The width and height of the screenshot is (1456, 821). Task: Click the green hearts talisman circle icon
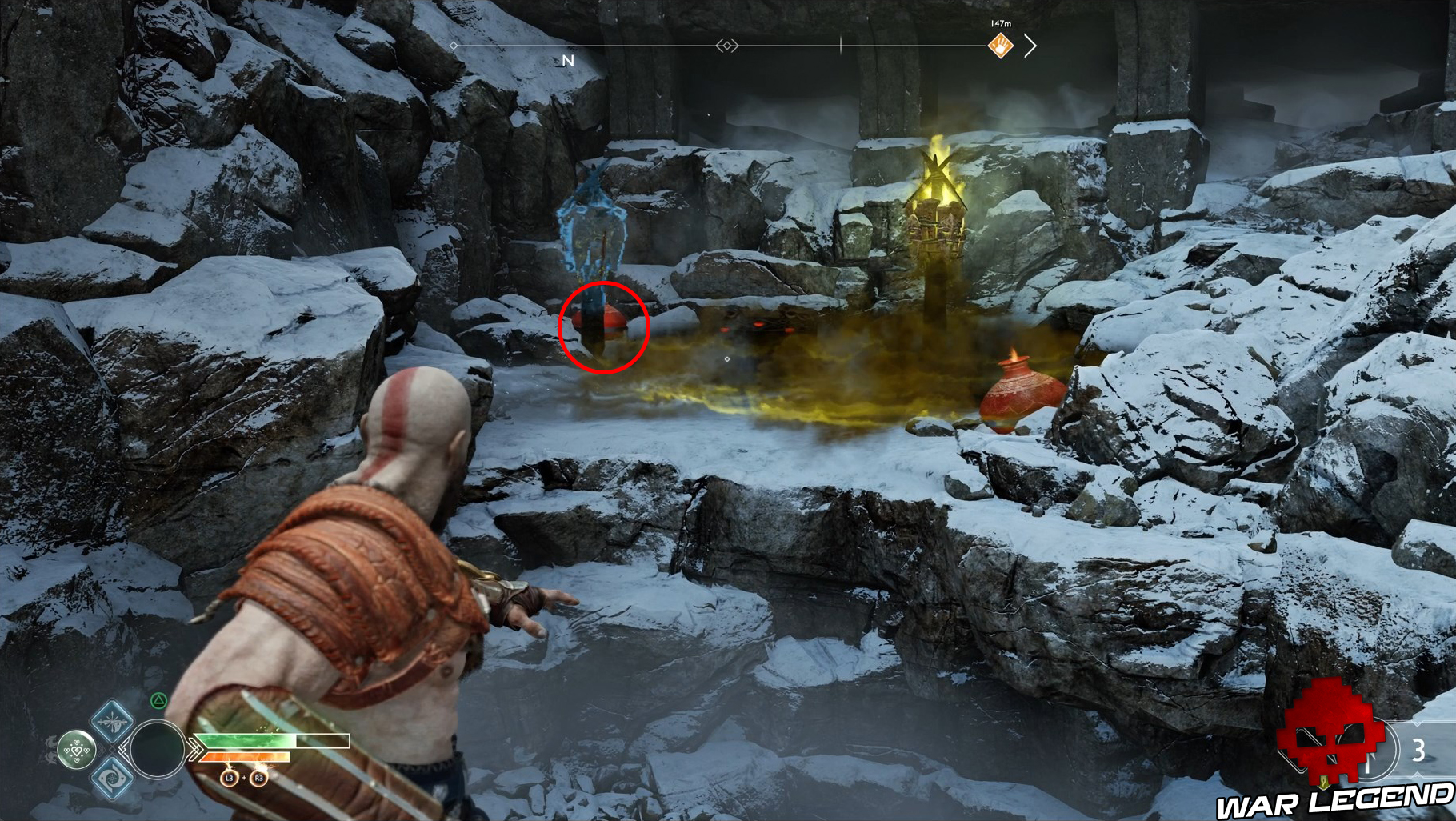click(x=76, y=750)
